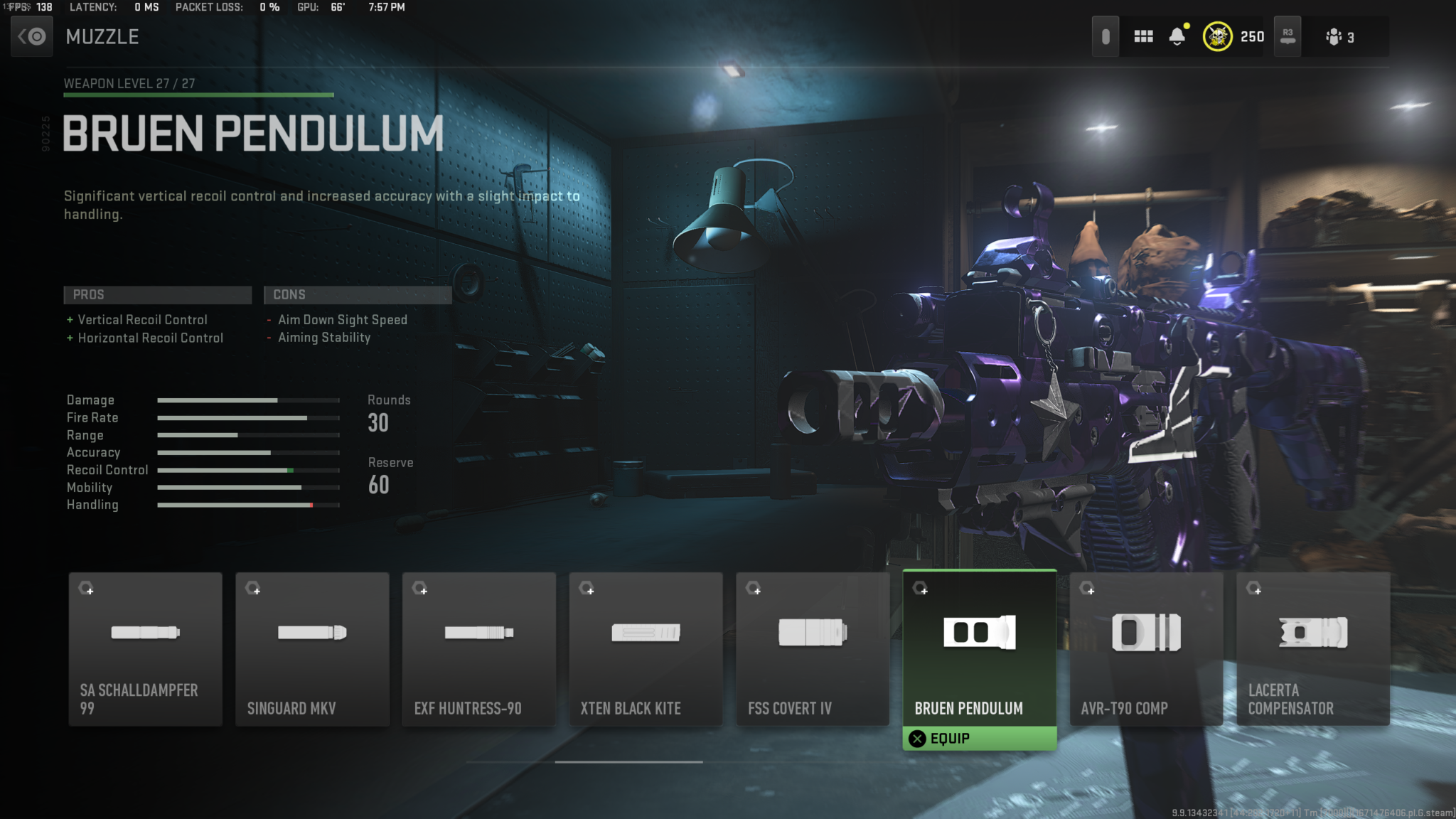Select the Singuard MKV attachment card
This screenshot has height=819, width=1456.
pyautogui.click(x=312, y=648)
